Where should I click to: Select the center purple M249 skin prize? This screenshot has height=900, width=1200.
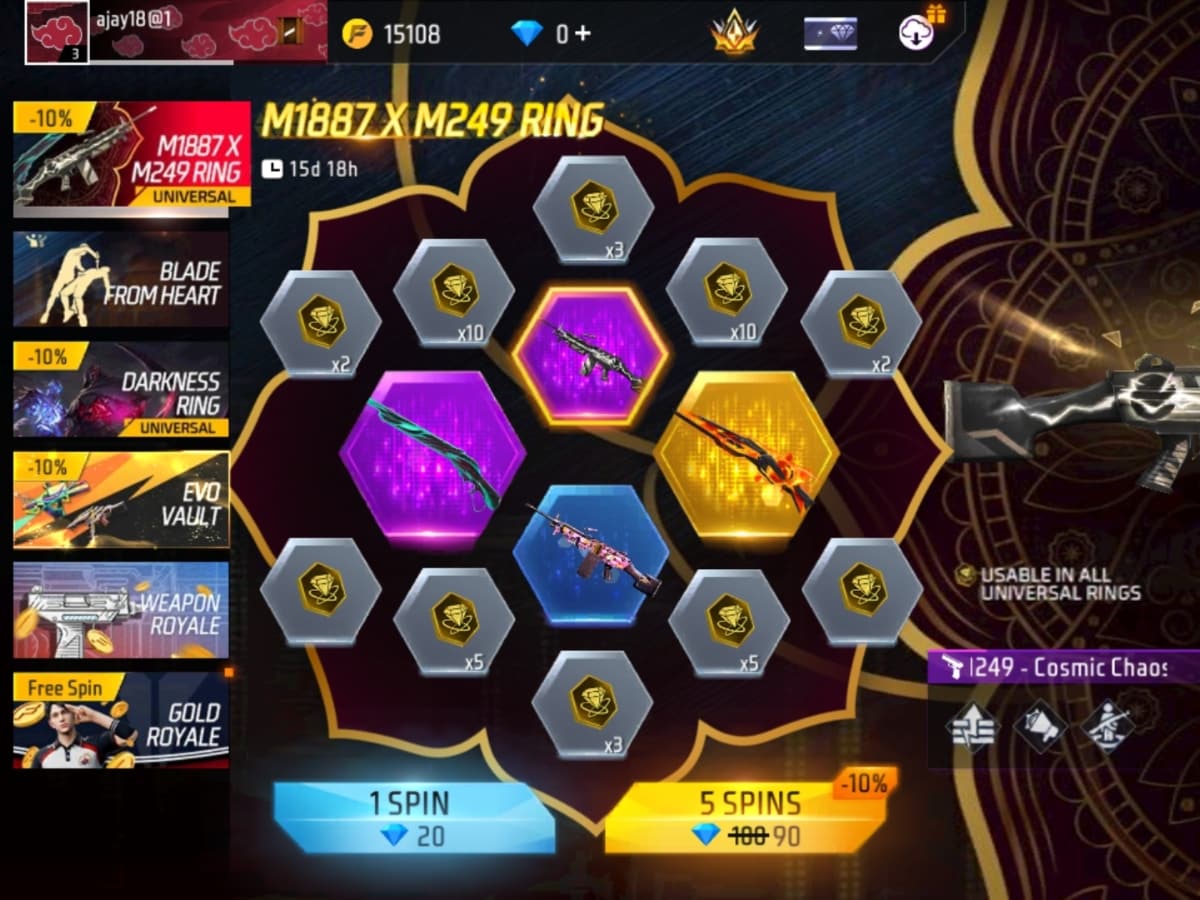(x=591, y=354)
